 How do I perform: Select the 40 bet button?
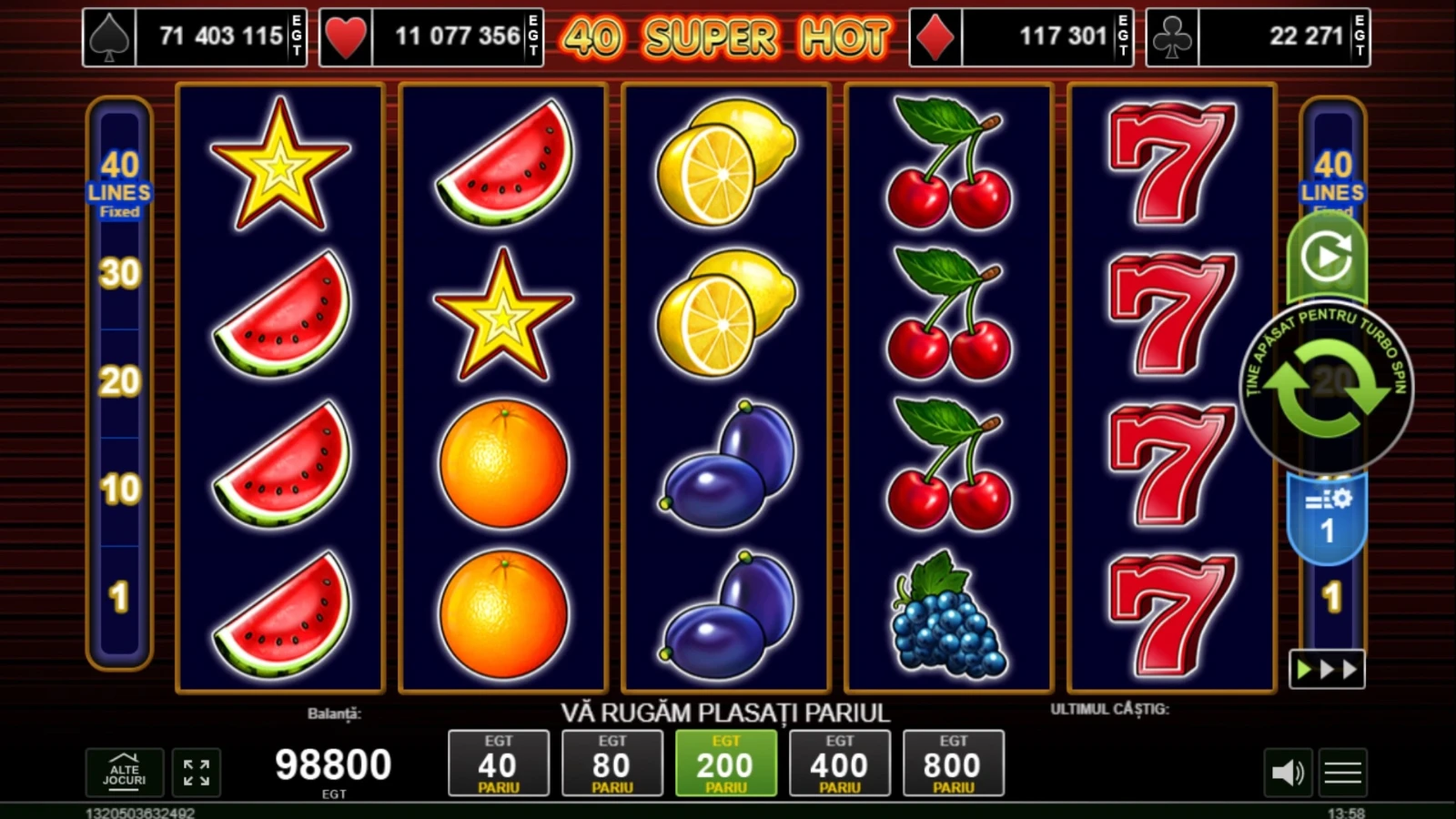pyautogui.click(x=498, y=763)
